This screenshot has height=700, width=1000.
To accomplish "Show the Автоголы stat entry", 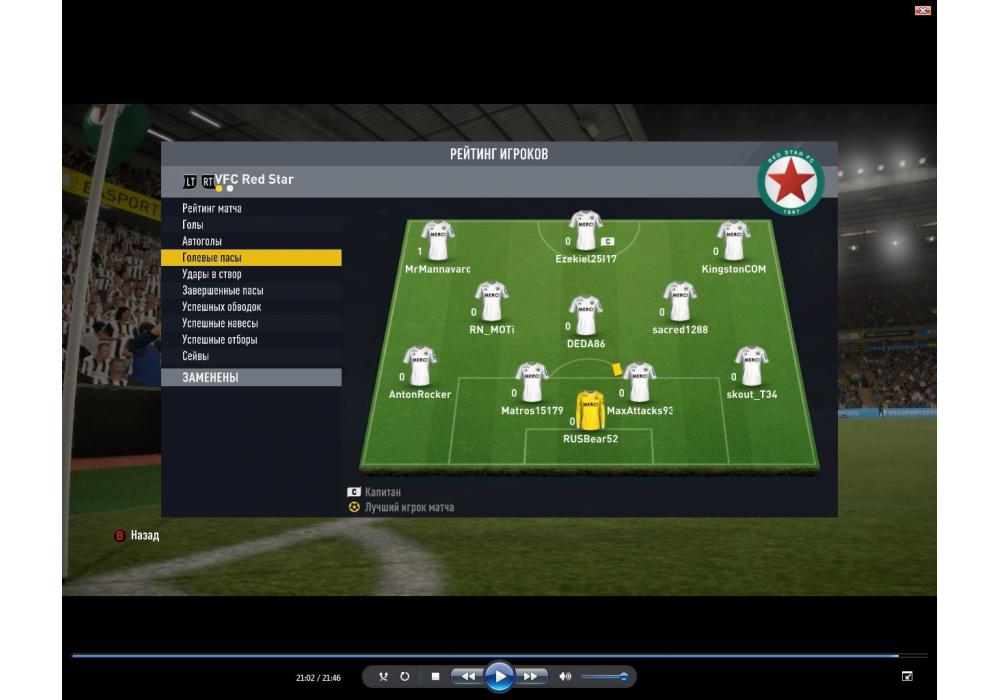I will [x=202, y=241].
